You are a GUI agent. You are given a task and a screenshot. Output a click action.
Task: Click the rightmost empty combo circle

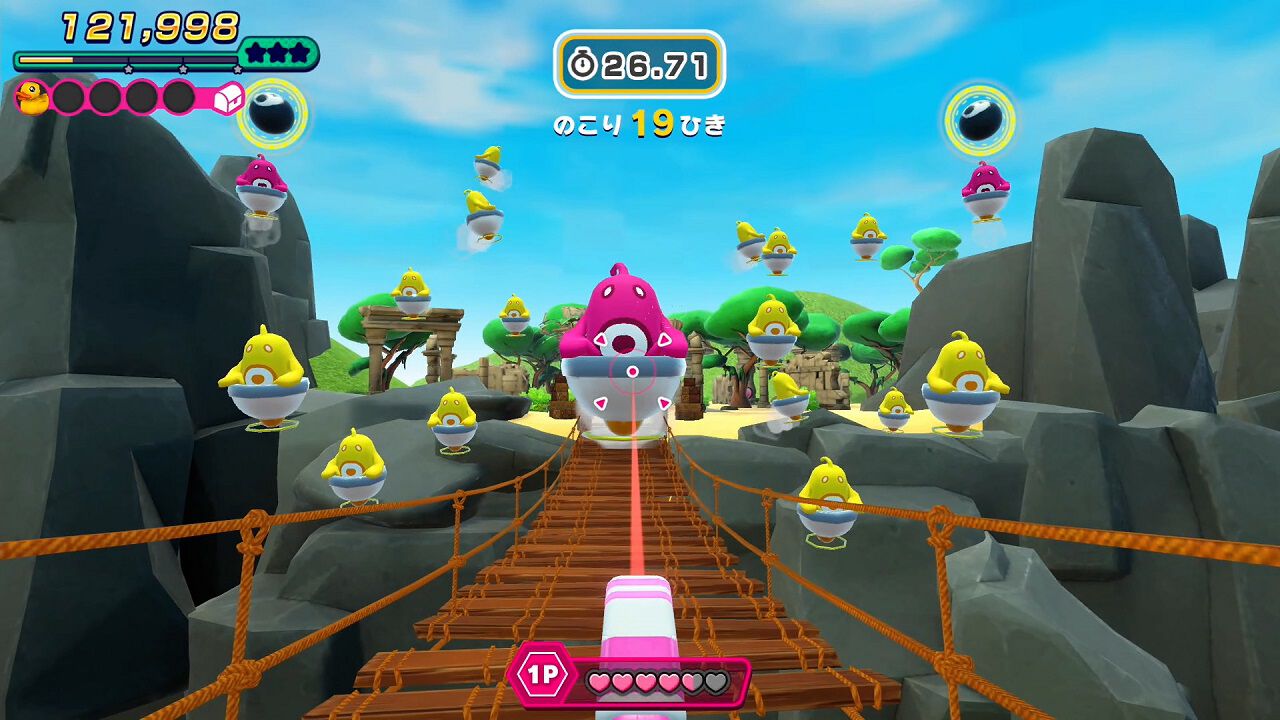click(x=178, y=97)
